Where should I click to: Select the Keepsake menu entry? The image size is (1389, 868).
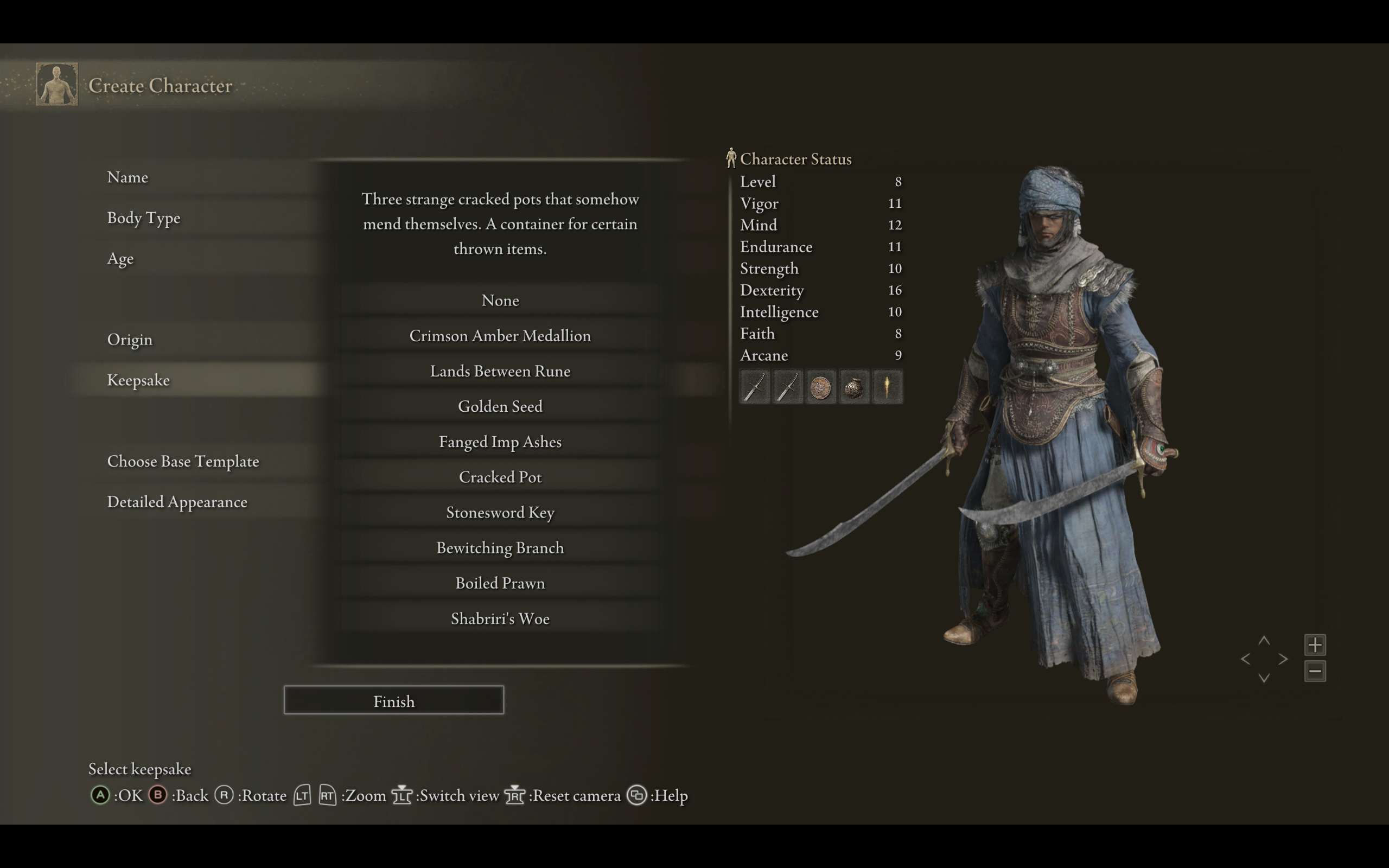[138, 380]
